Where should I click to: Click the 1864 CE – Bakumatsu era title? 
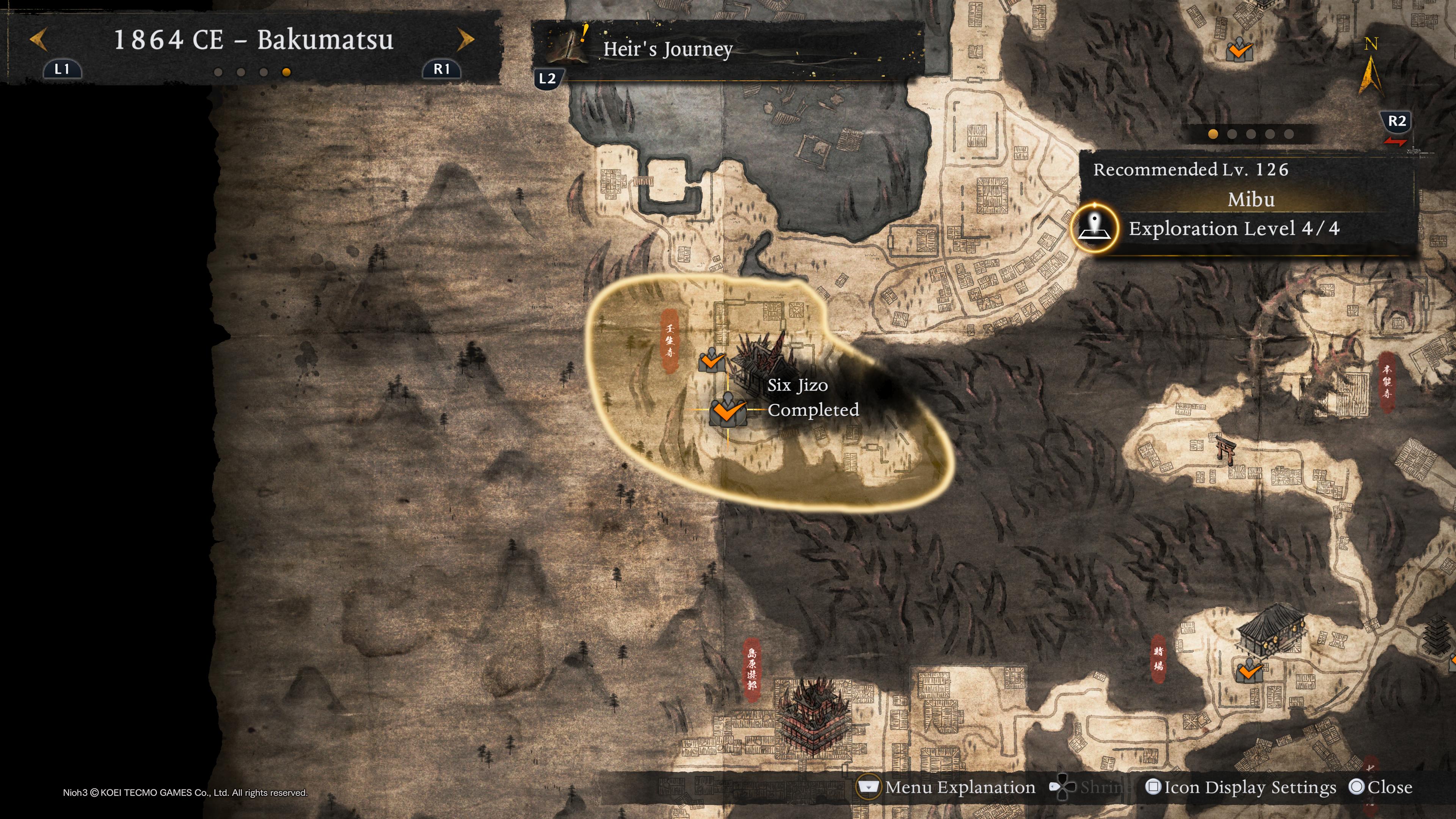[x=253, y=39]
